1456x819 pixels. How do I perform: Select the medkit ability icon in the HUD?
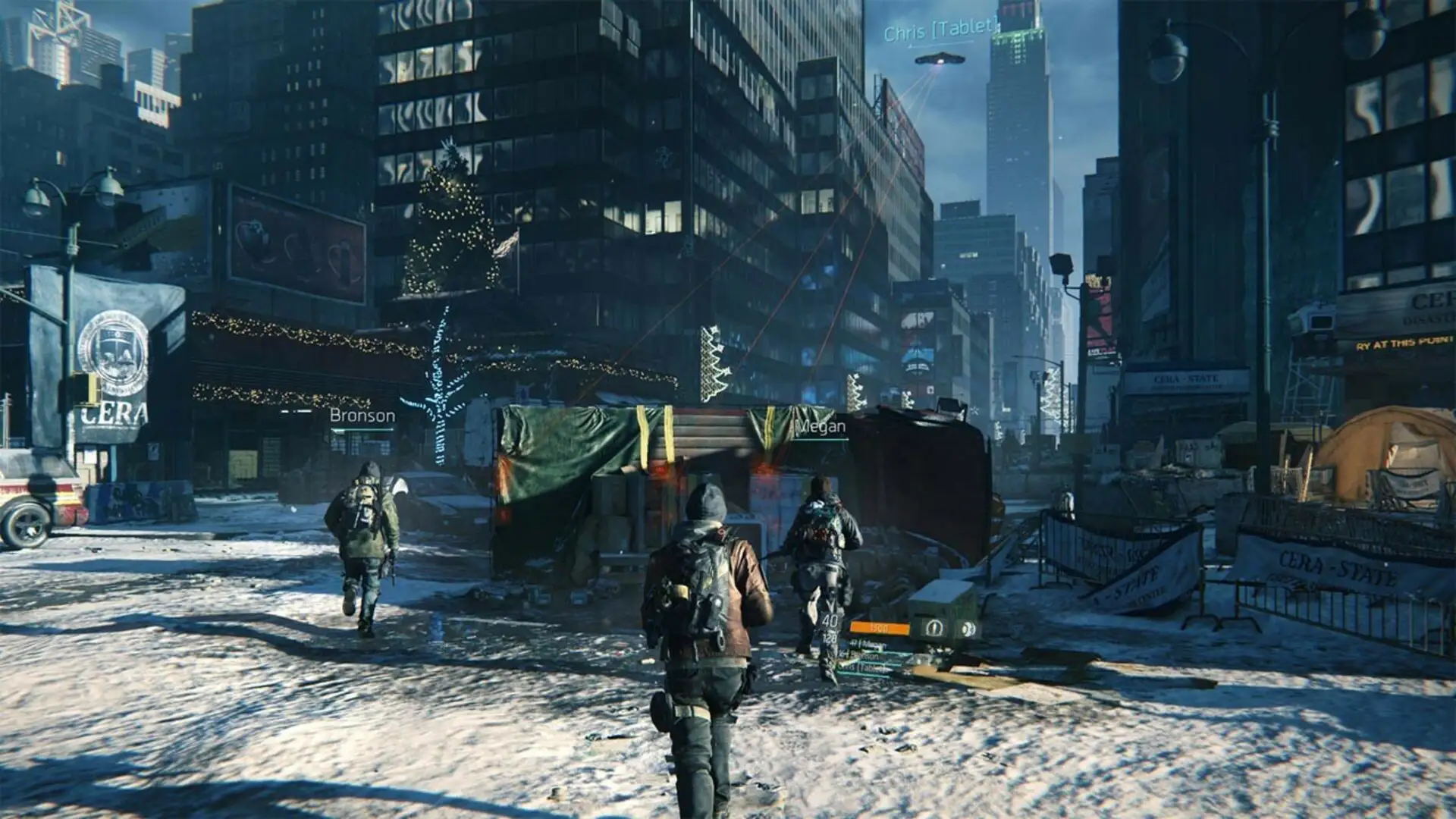click(x=934, y=627)
